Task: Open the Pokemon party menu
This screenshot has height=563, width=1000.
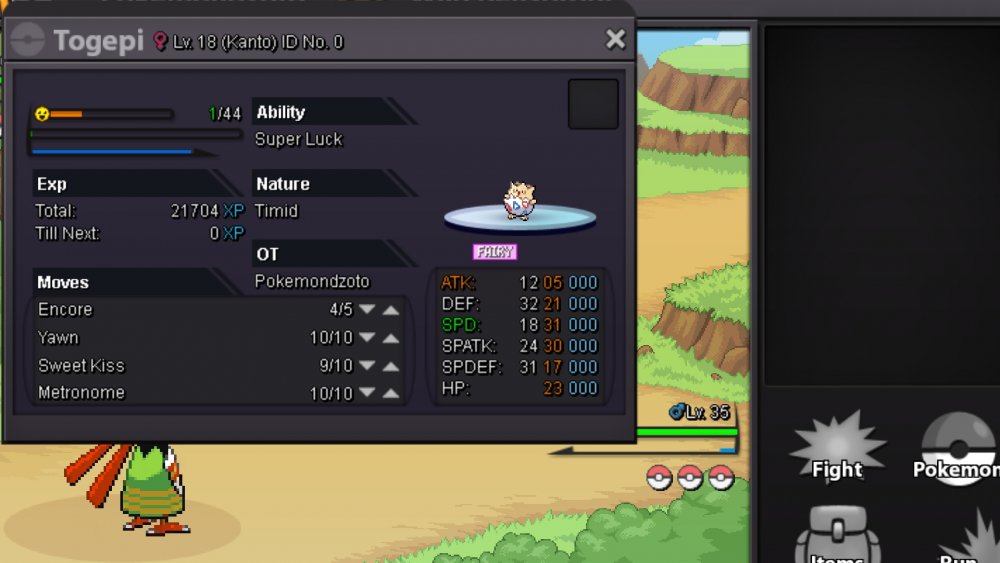Action: coord(957,452)
